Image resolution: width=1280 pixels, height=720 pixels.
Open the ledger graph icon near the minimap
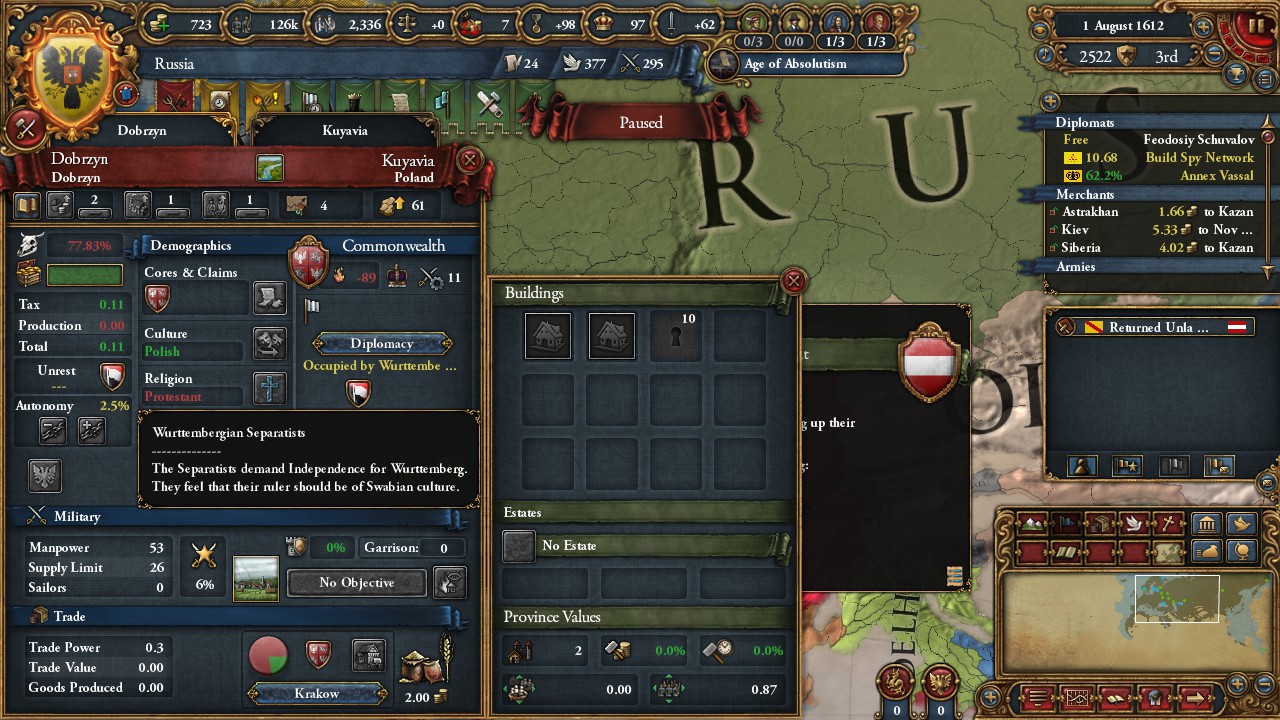1077,697
